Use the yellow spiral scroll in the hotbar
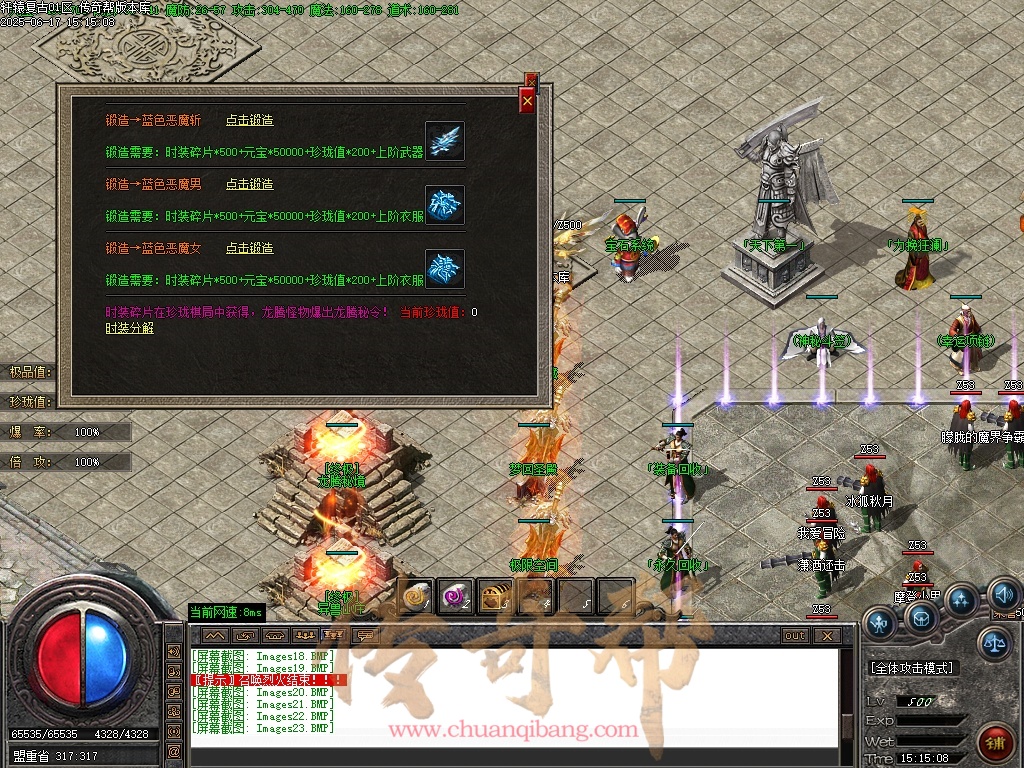Image resolution: width=1024 pixels, height=768 pixels. [x=415, y=596]
